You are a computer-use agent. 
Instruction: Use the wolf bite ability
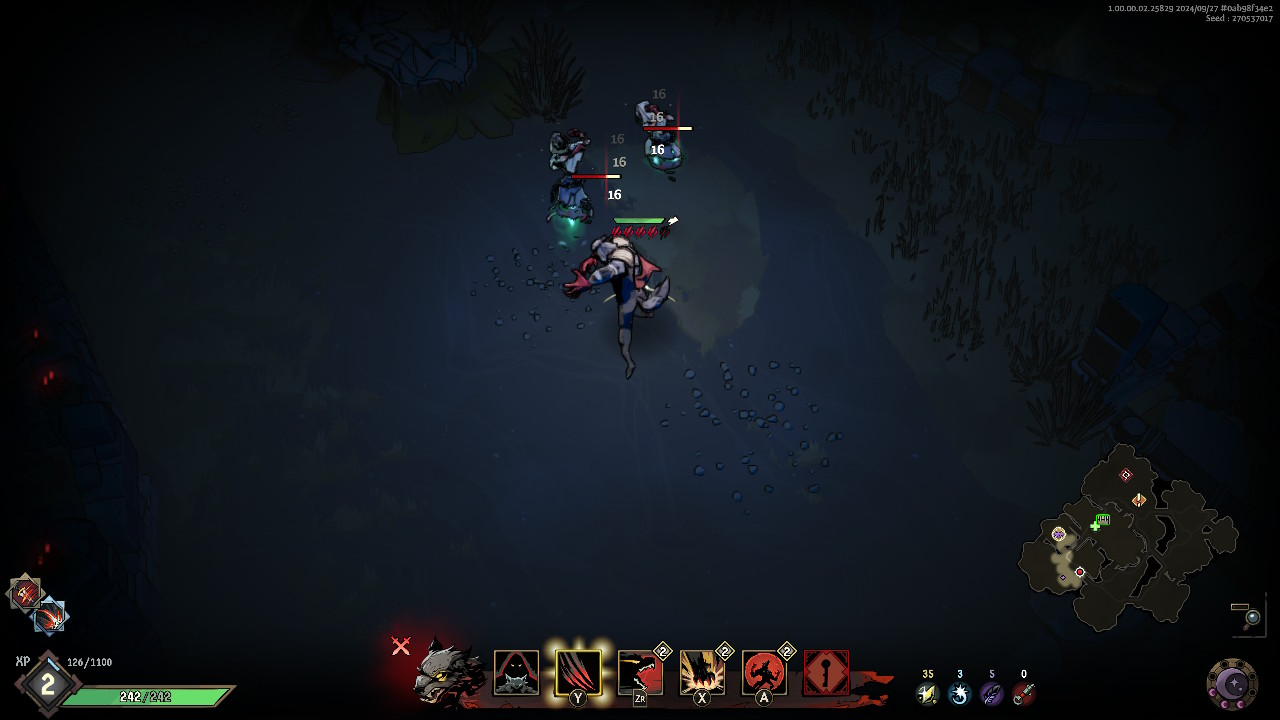(x=640, y=673)
